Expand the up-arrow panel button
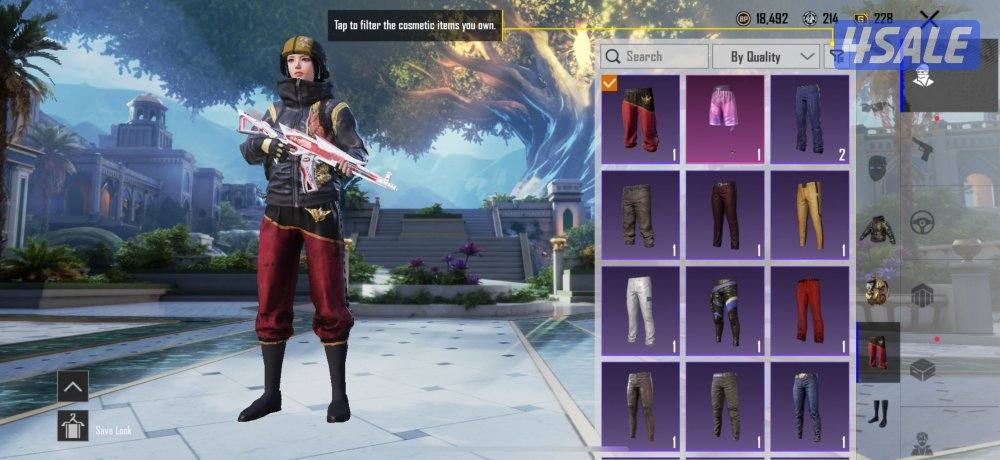Image resolution: width=1000 pixels, height=460 pixels. click(72, 386)
